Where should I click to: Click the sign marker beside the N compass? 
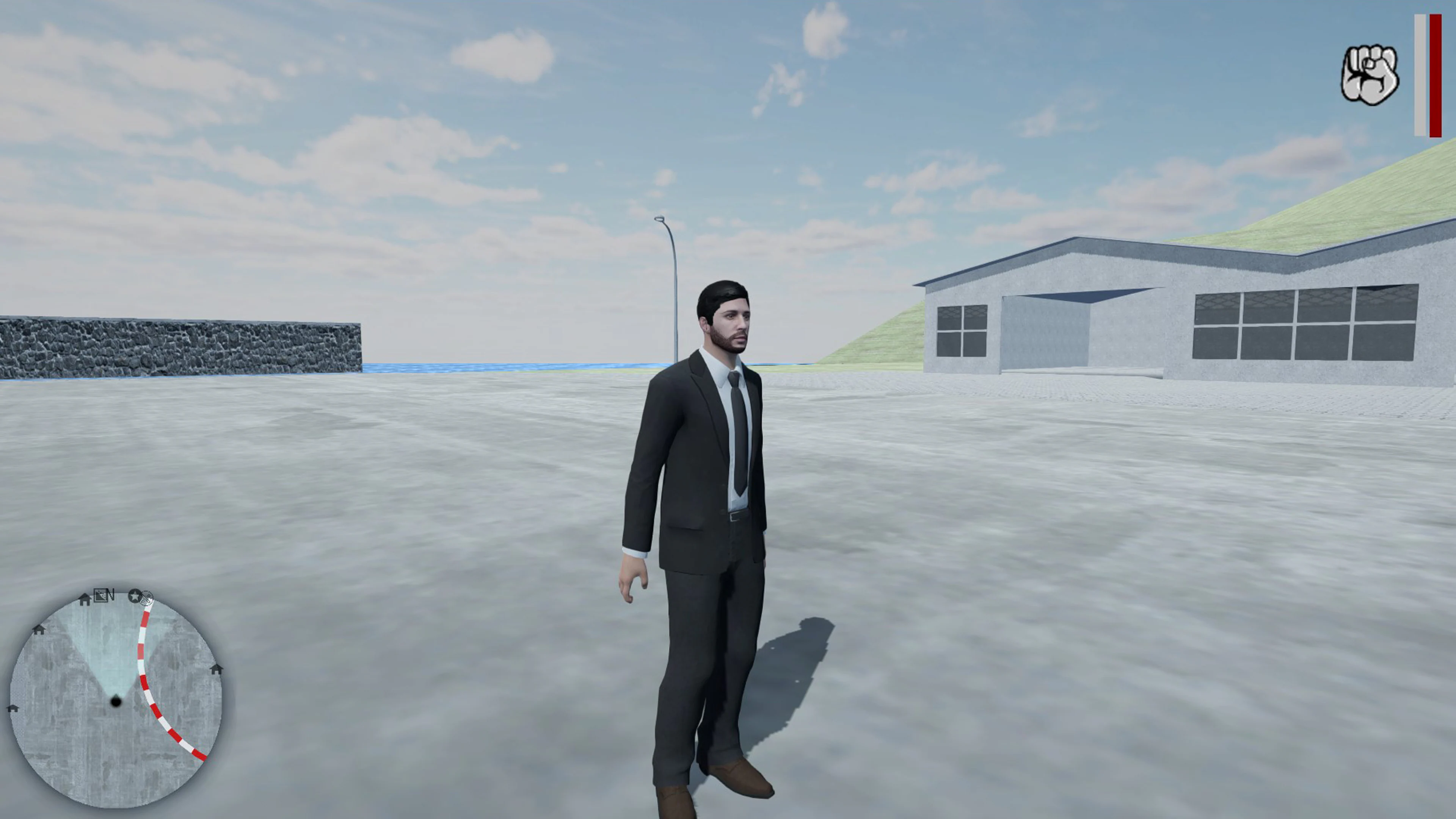pyautogui.click(x=102, y=596)
